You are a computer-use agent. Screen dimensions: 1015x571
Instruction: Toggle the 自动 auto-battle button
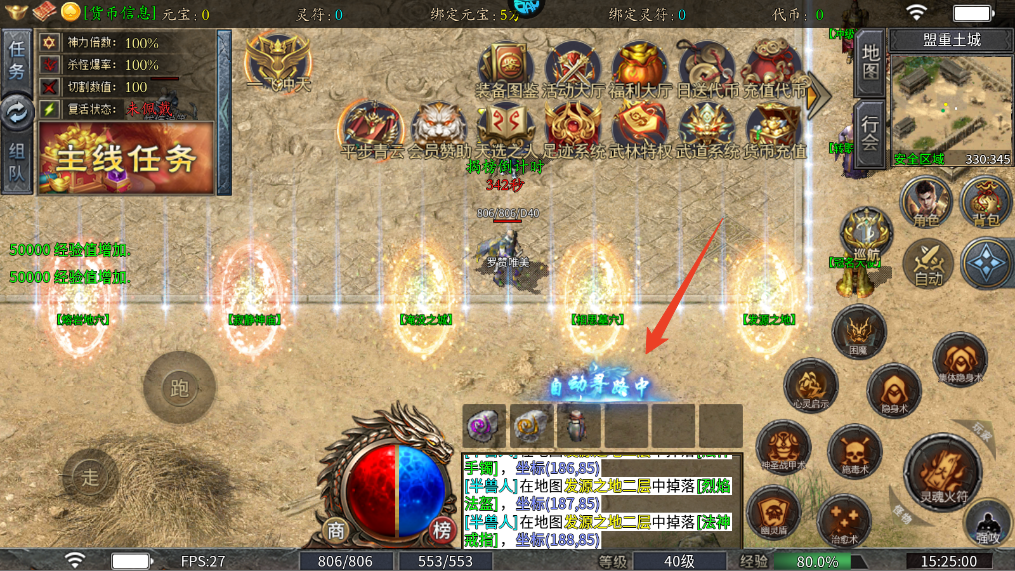click(927, 263)
